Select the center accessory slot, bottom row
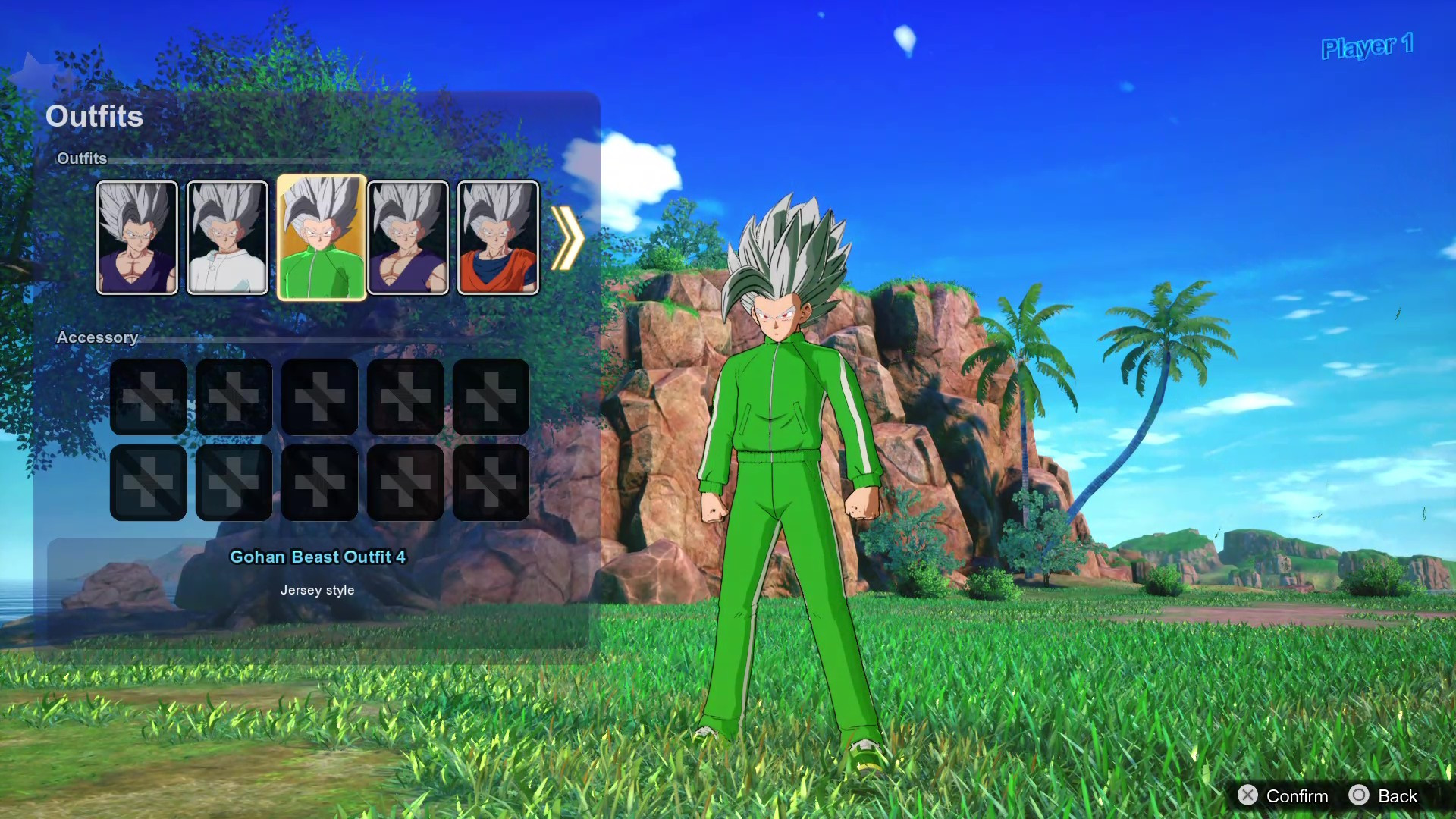The width and height of the screenshot is (1456, 819). click(319, 482)
